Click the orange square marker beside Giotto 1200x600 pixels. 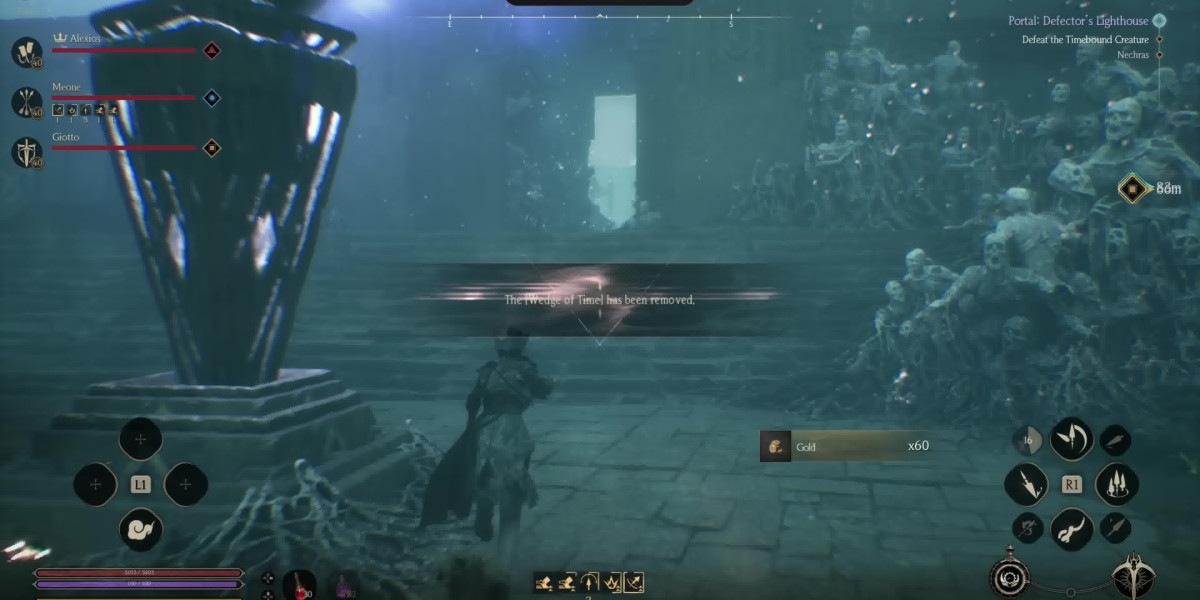(x=211, y=148)
